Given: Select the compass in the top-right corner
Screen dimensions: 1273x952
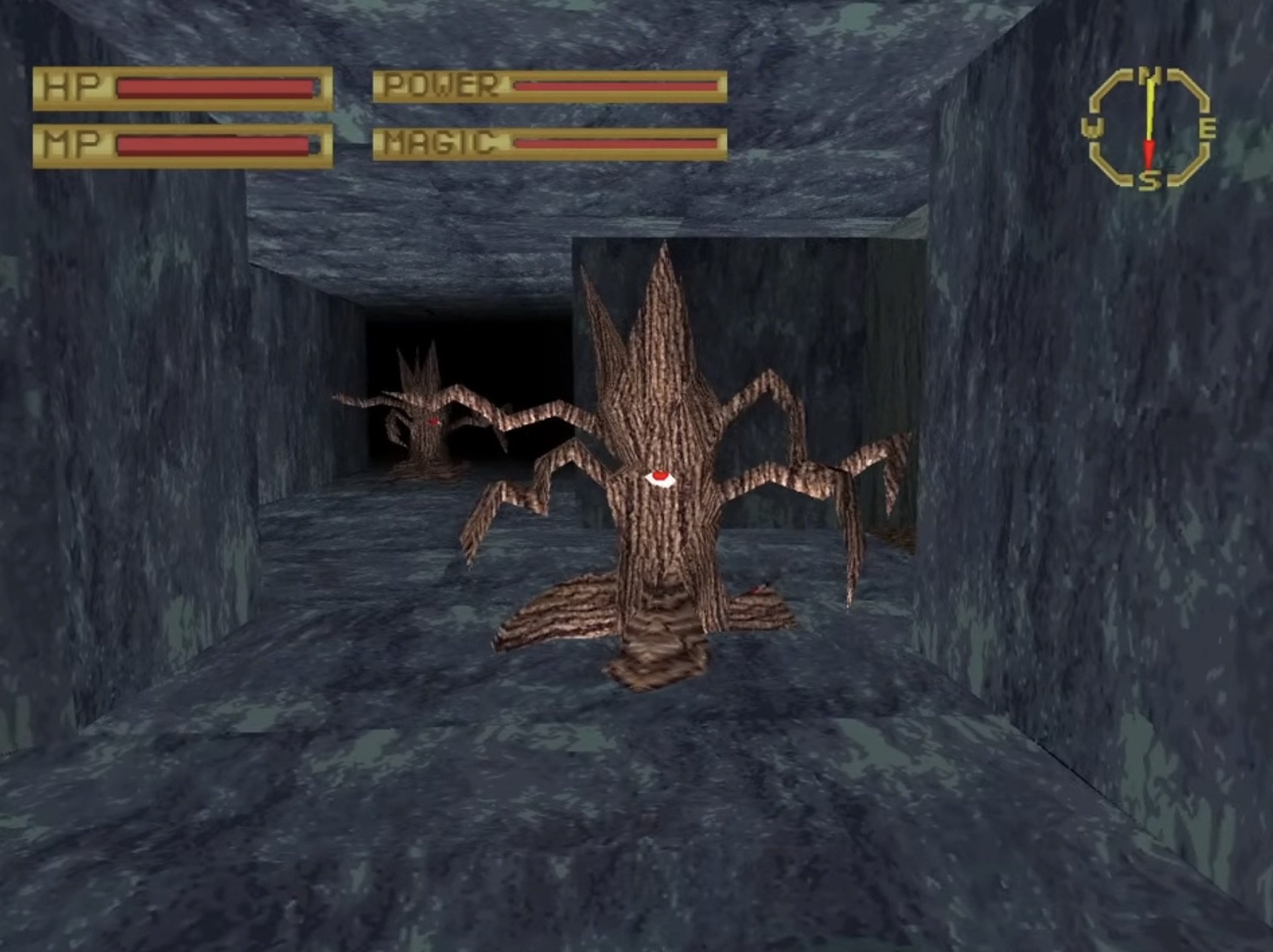Looking at the screenshot, I should pos(1148,128).
